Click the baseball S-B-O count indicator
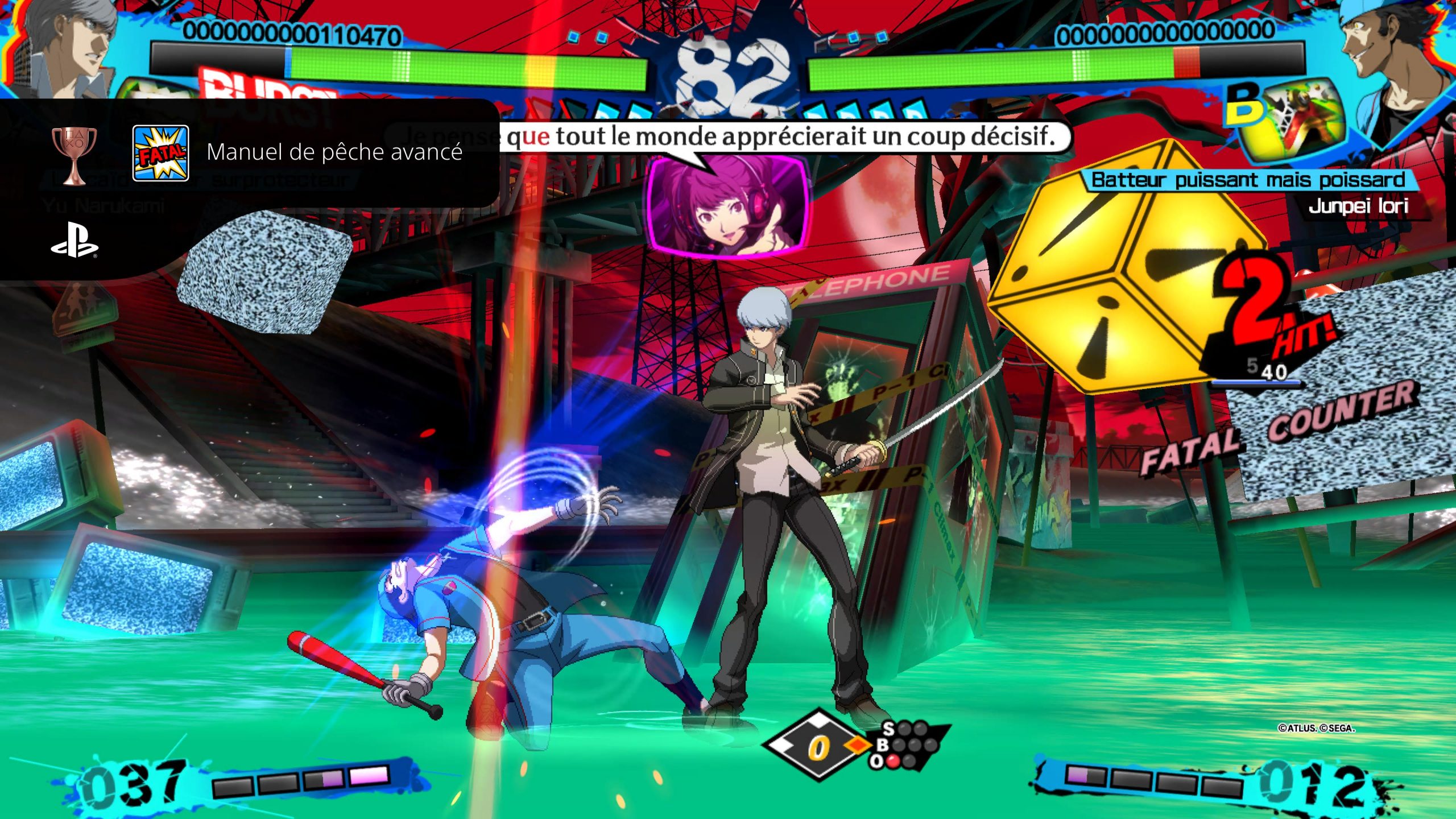Screen dimensions: 1456x819 (906, 744)
